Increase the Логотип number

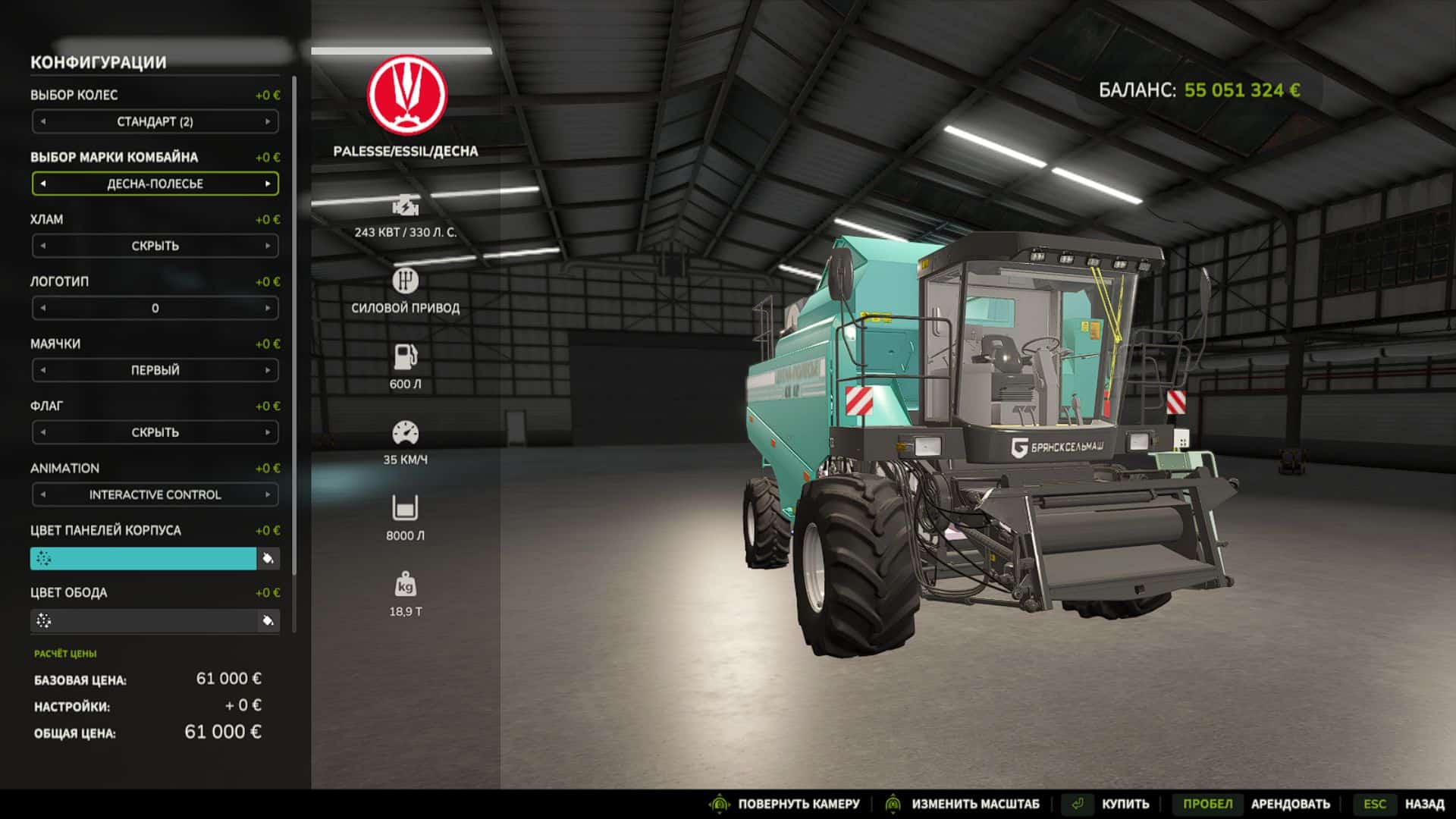click(x=268, y=308)
